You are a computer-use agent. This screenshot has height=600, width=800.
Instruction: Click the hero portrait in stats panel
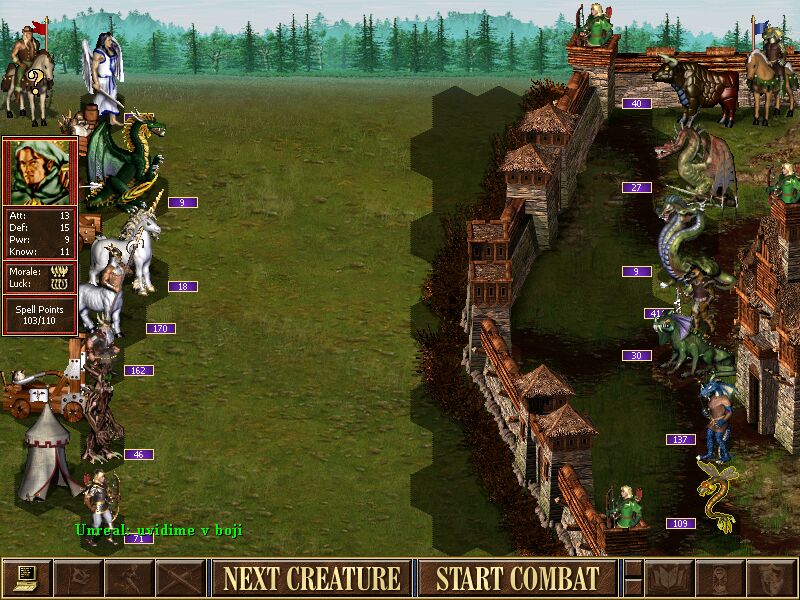(x=39, y=172)
